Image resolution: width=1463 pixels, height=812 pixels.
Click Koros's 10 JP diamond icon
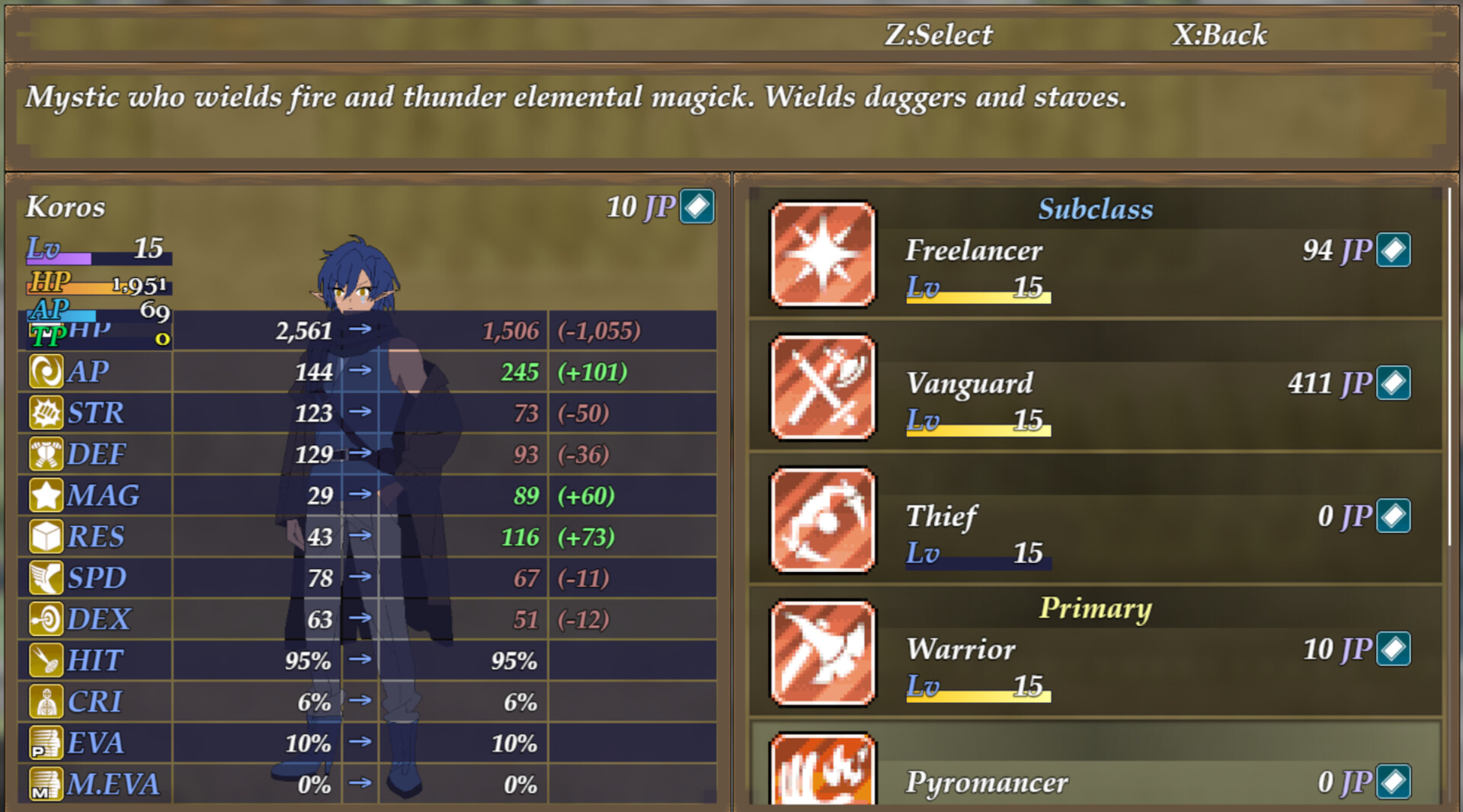pyautogui.click(x=698, y=207)
